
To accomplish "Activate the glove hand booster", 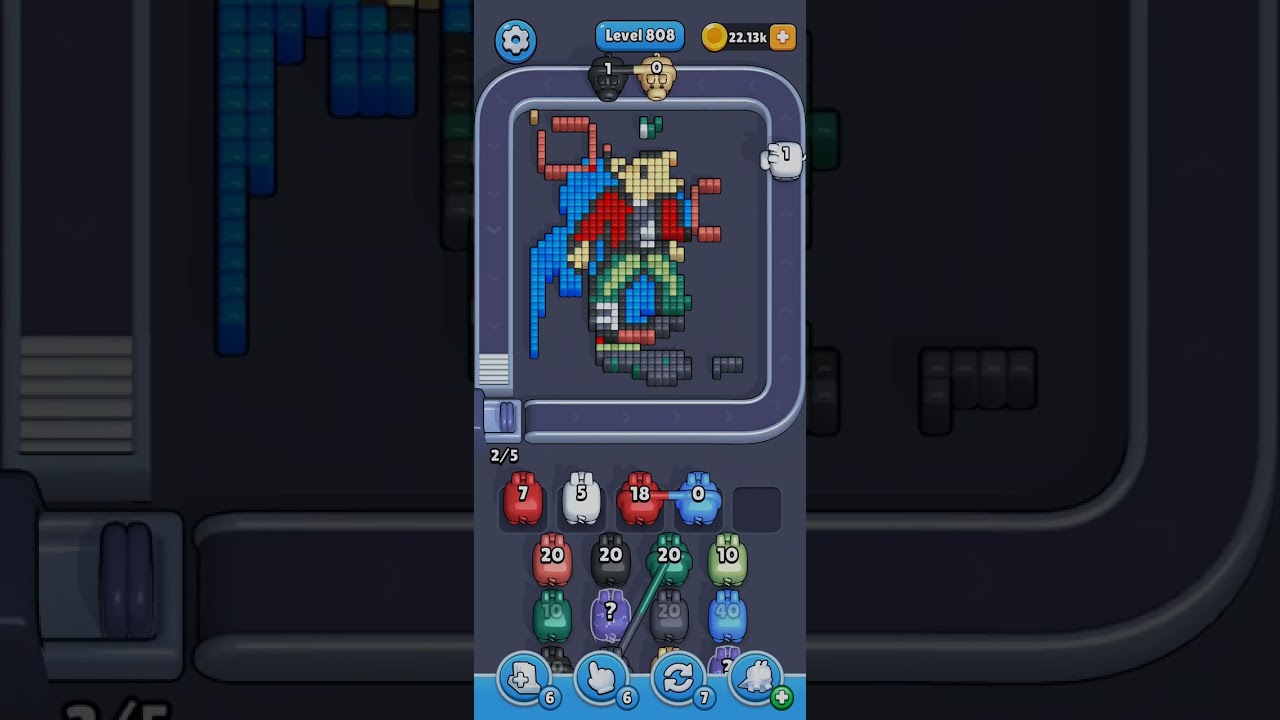I will pos(602,681).
